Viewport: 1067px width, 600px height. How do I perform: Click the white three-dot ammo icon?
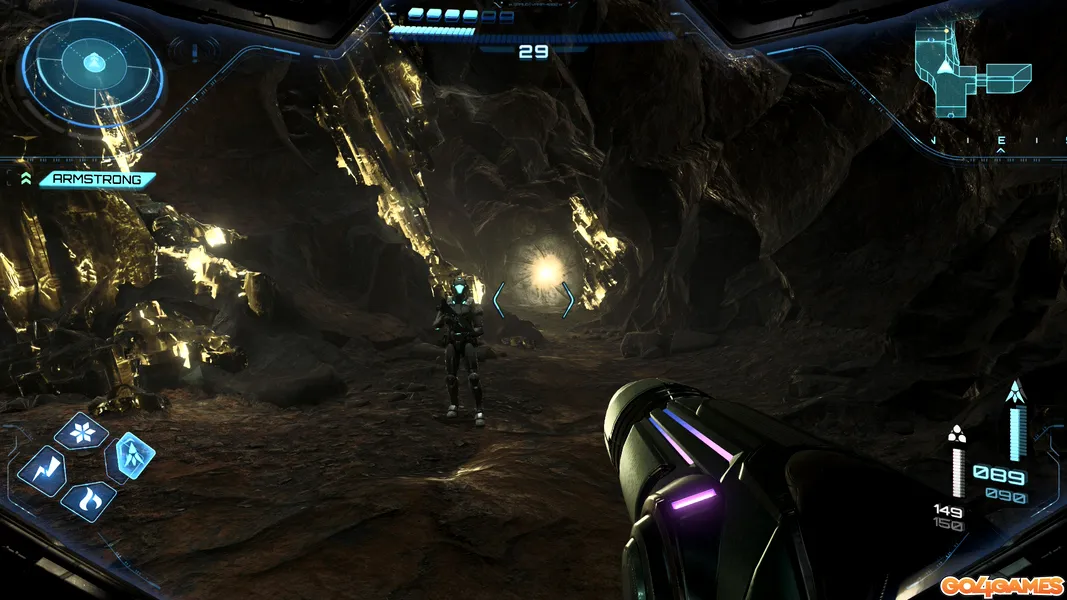coord(957,433)
